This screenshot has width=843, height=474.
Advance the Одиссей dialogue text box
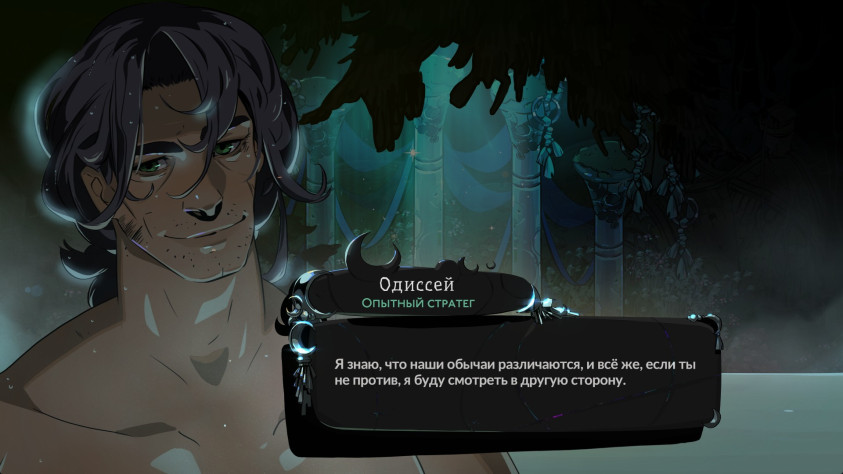pyautogui.click(x=513, y=372)
